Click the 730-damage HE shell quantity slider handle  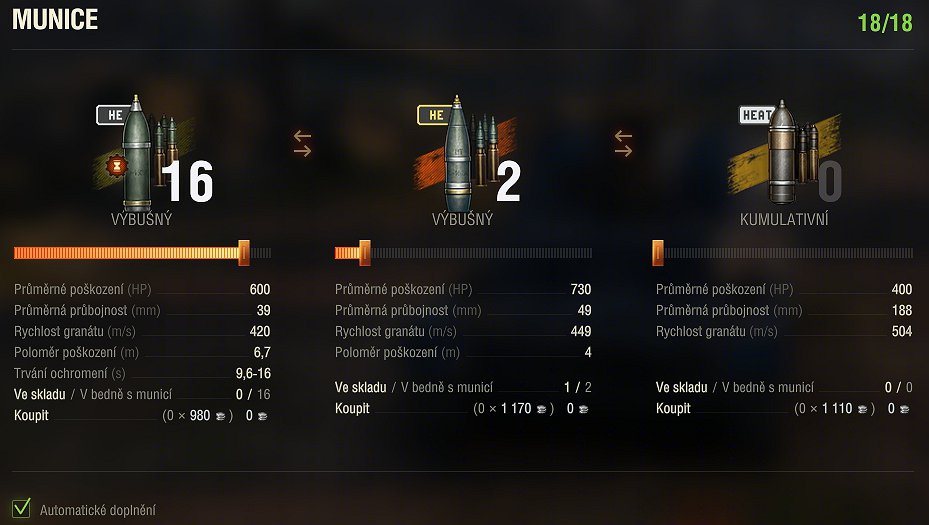(364, 254)
